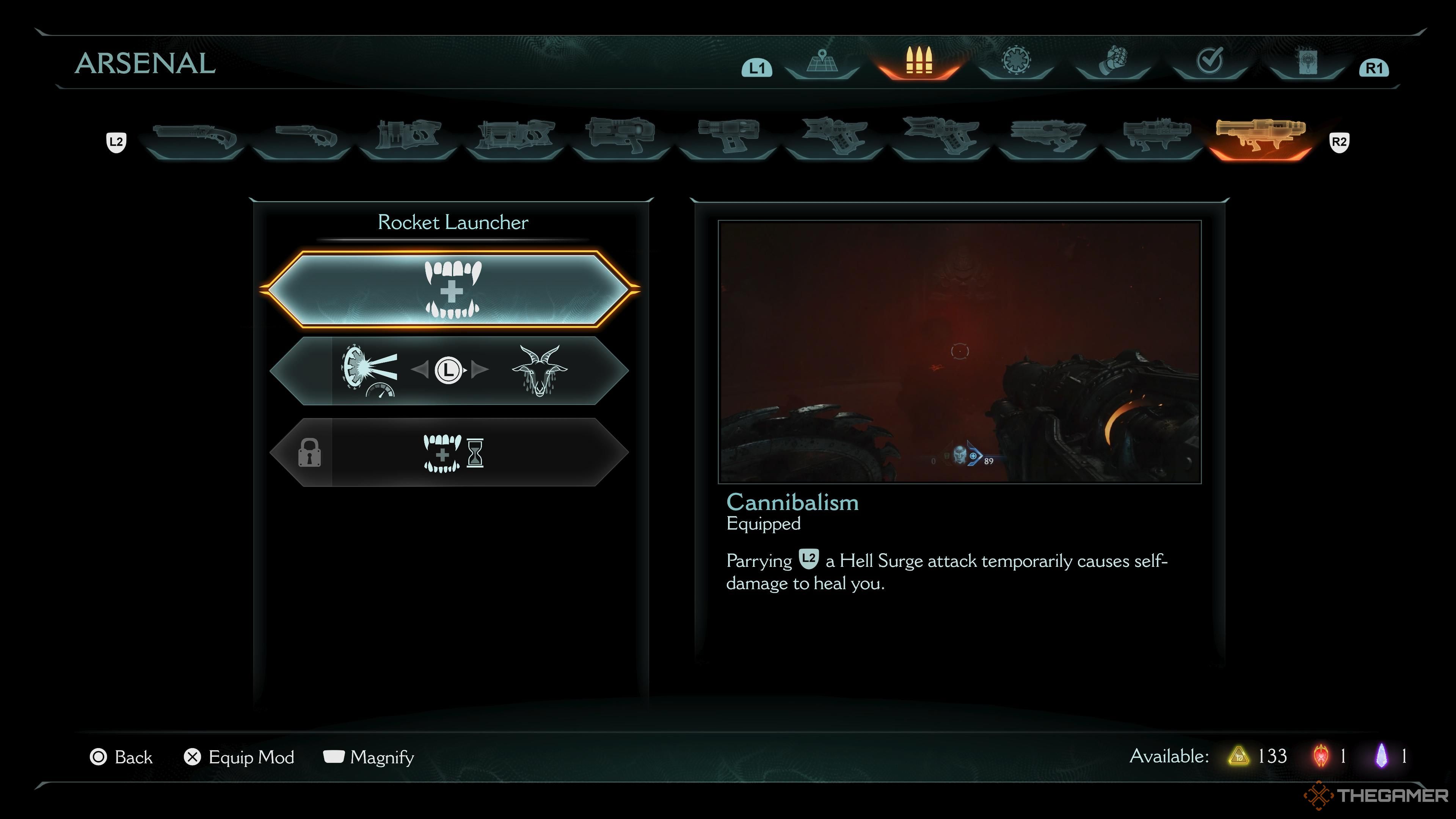
Task: Click the Back label
Action: pyautogui.click(x=133, y=758)
